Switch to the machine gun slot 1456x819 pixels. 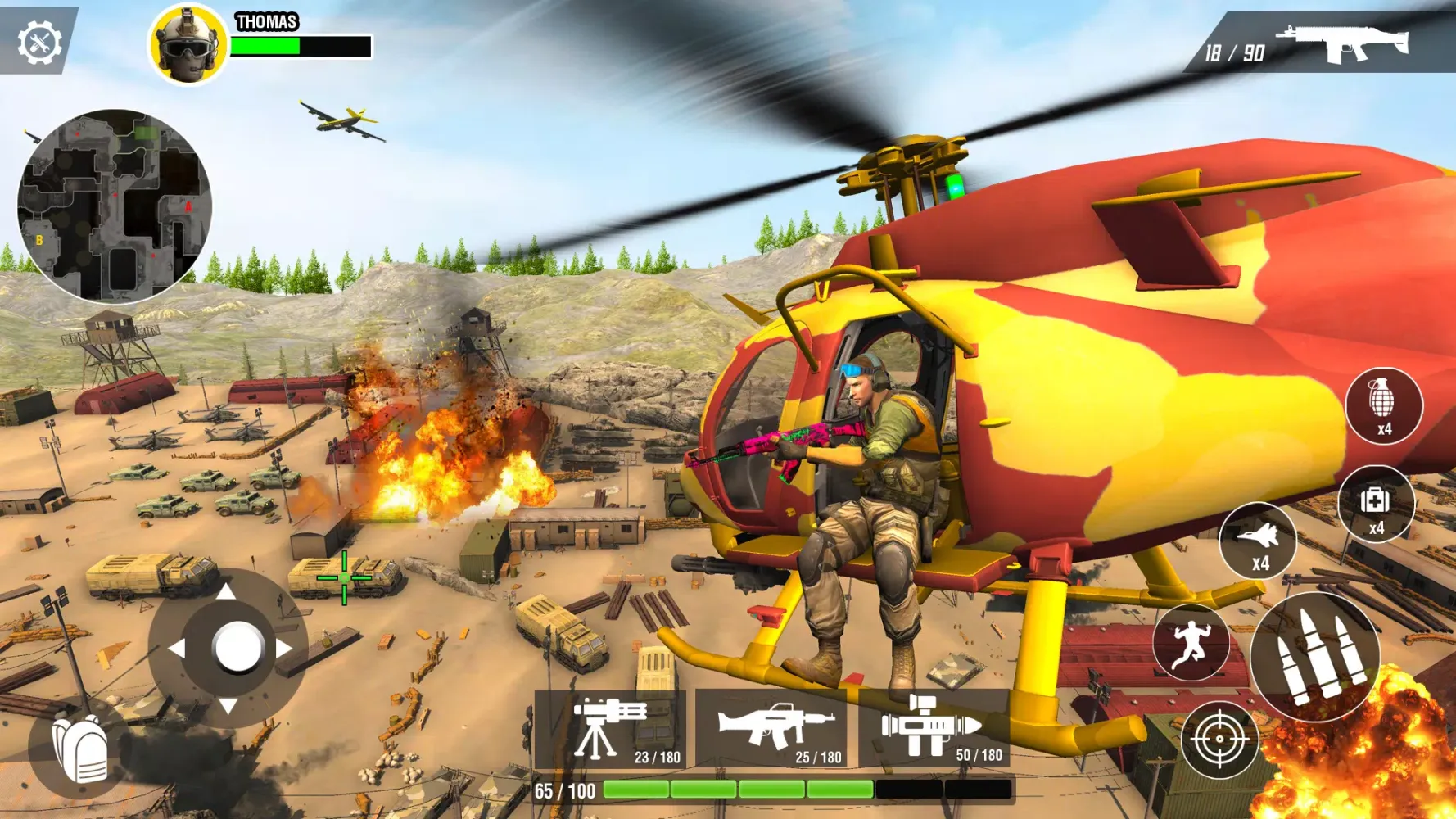pos(772,728)
